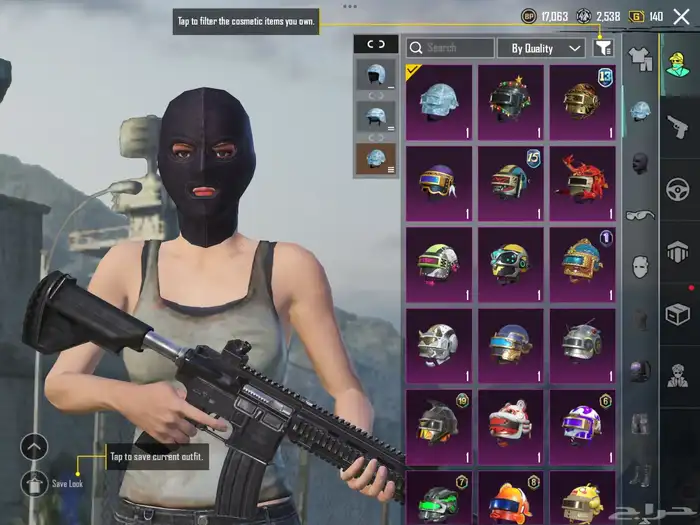Pick the golden helmet with 13 badge

click(x=582, y=102)
